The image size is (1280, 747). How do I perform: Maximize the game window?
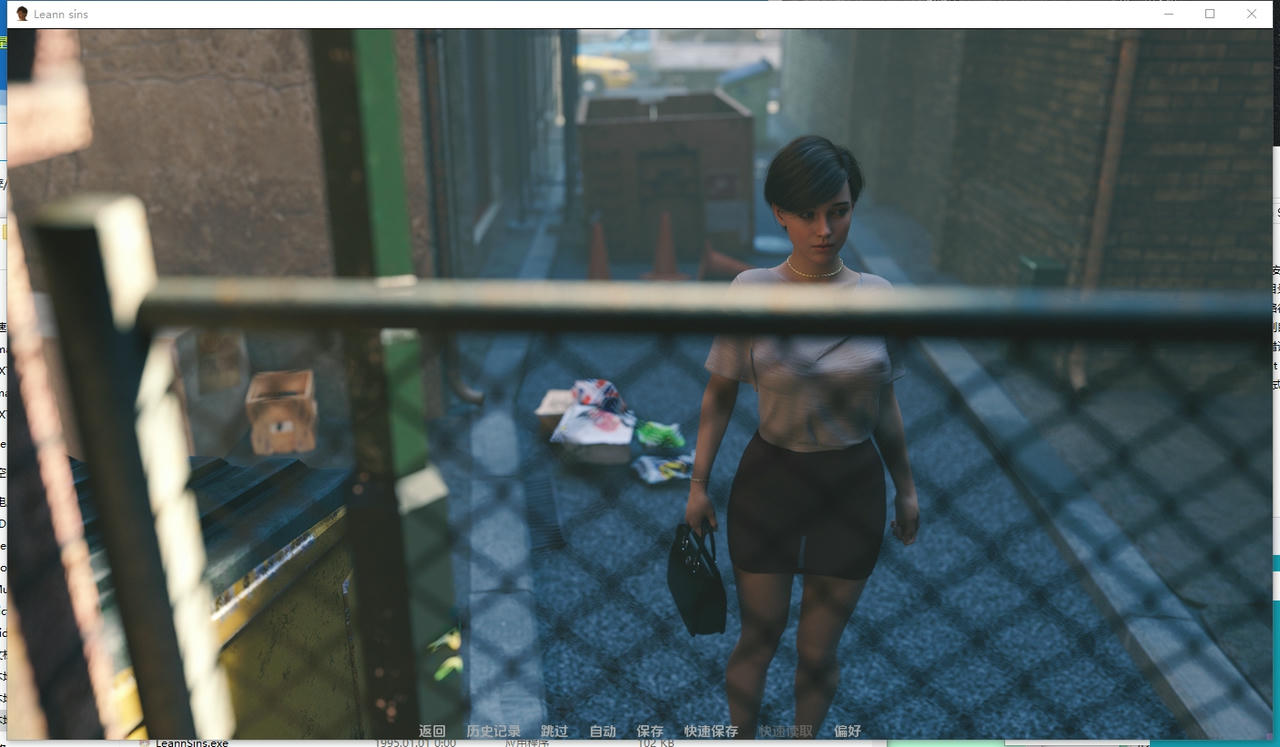tap(1210, 14)
